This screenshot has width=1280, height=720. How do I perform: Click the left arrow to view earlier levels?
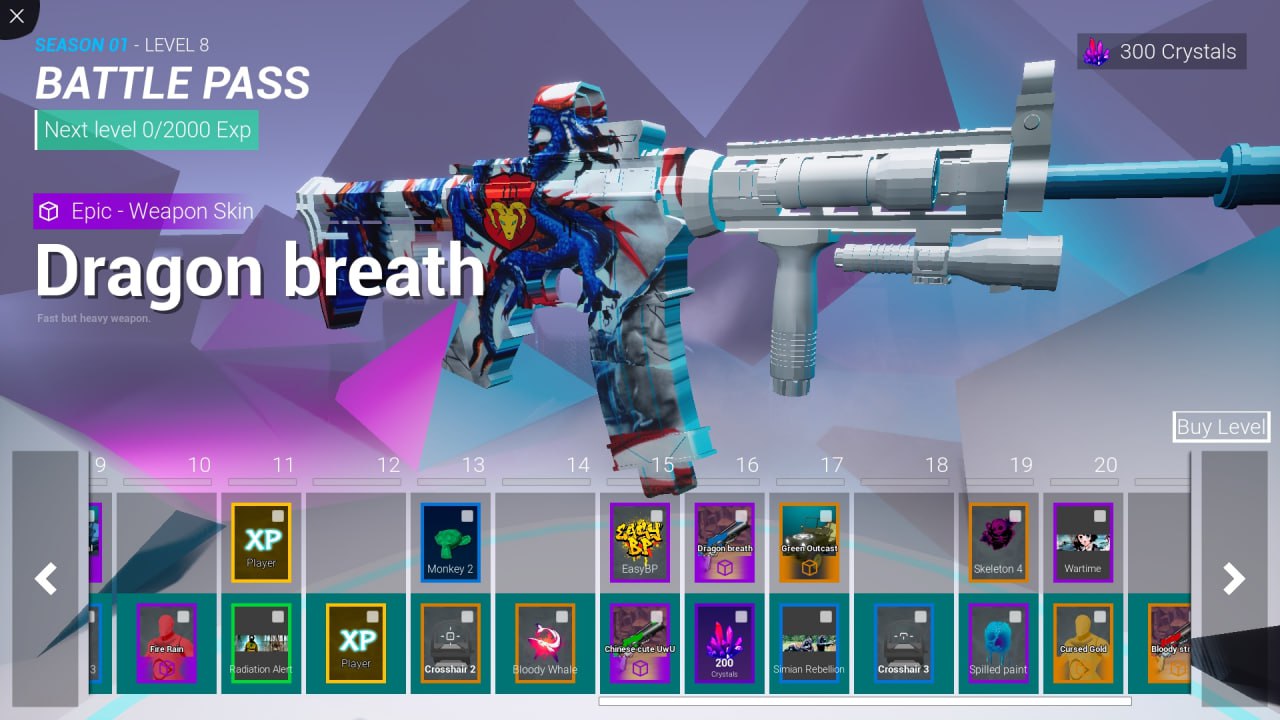46,578
